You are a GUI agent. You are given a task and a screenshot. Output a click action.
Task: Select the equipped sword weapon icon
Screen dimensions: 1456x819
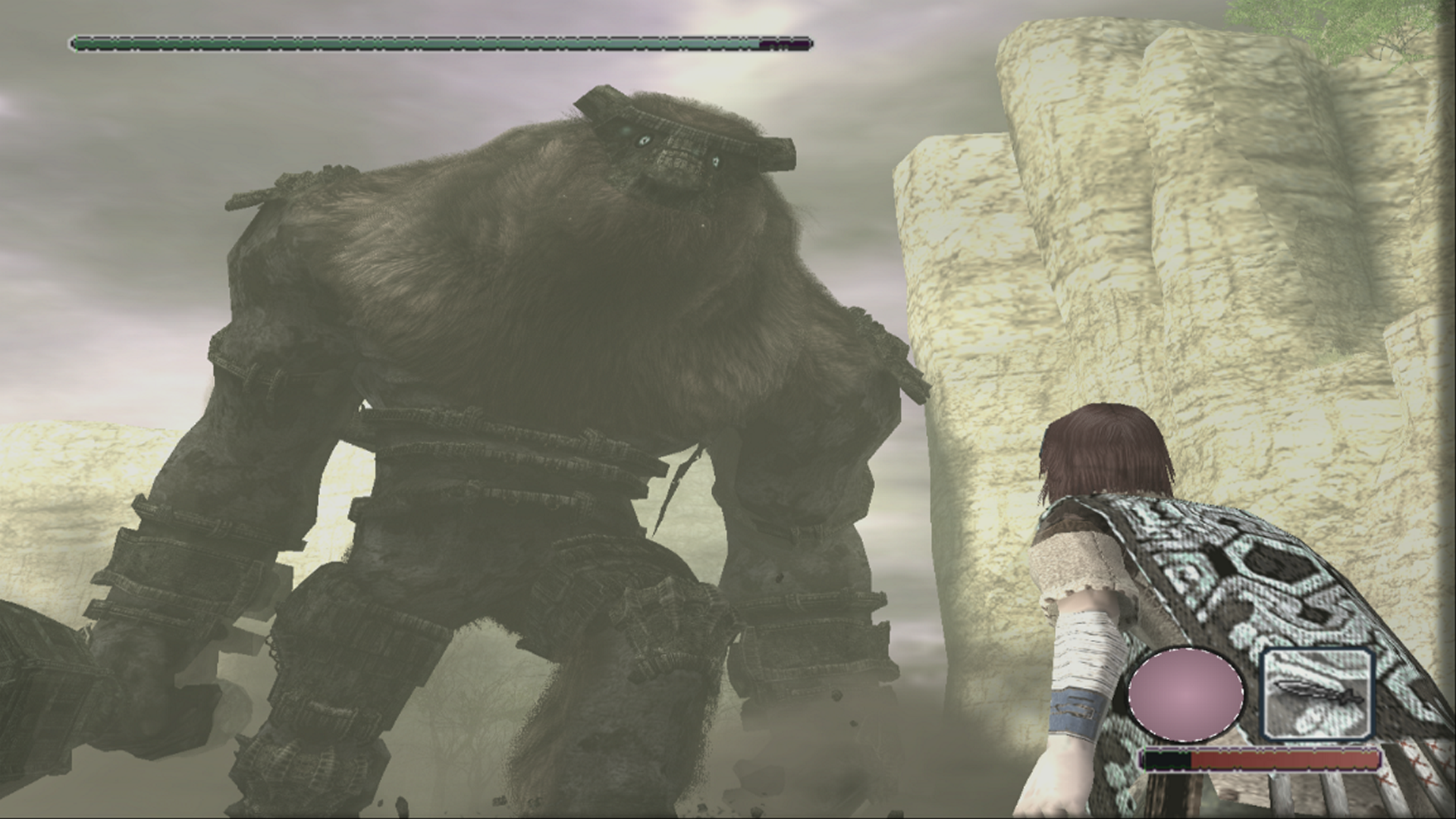point(1319,695)
